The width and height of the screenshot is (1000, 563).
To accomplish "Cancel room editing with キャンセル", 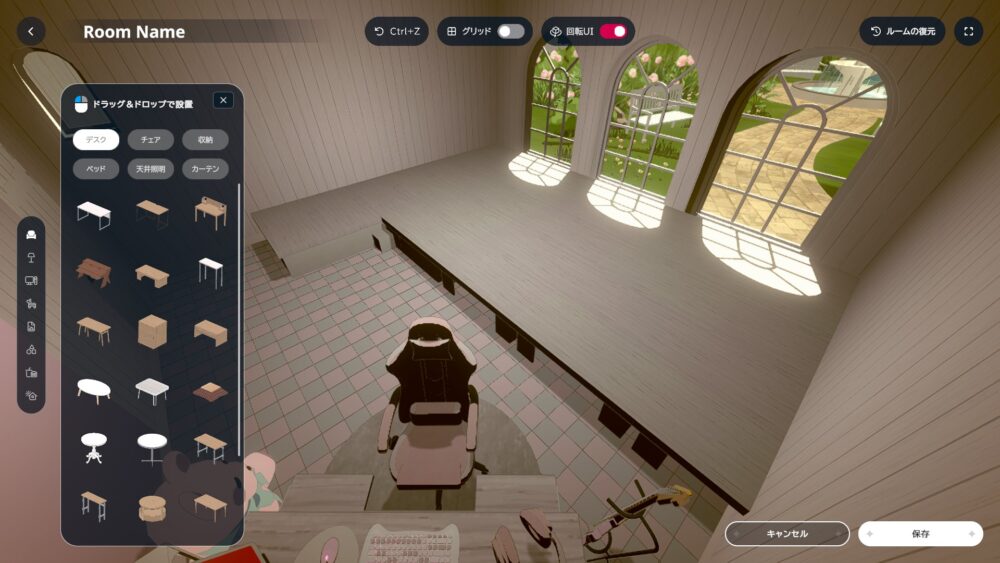I will [x=787, y=534].
